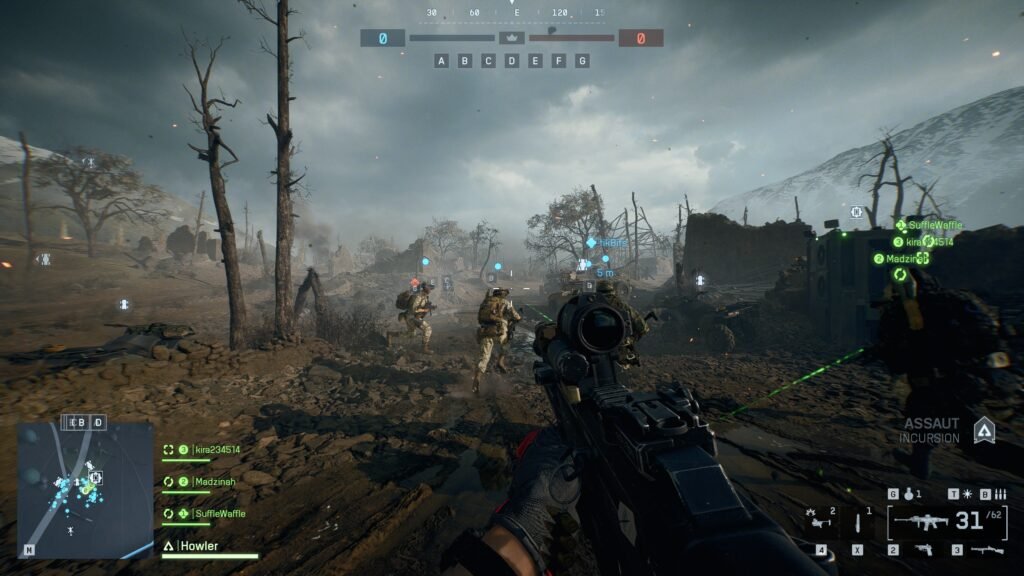Switch to the pistol sidearm
Screen dimensions: 1024x576
coord(922,550)
